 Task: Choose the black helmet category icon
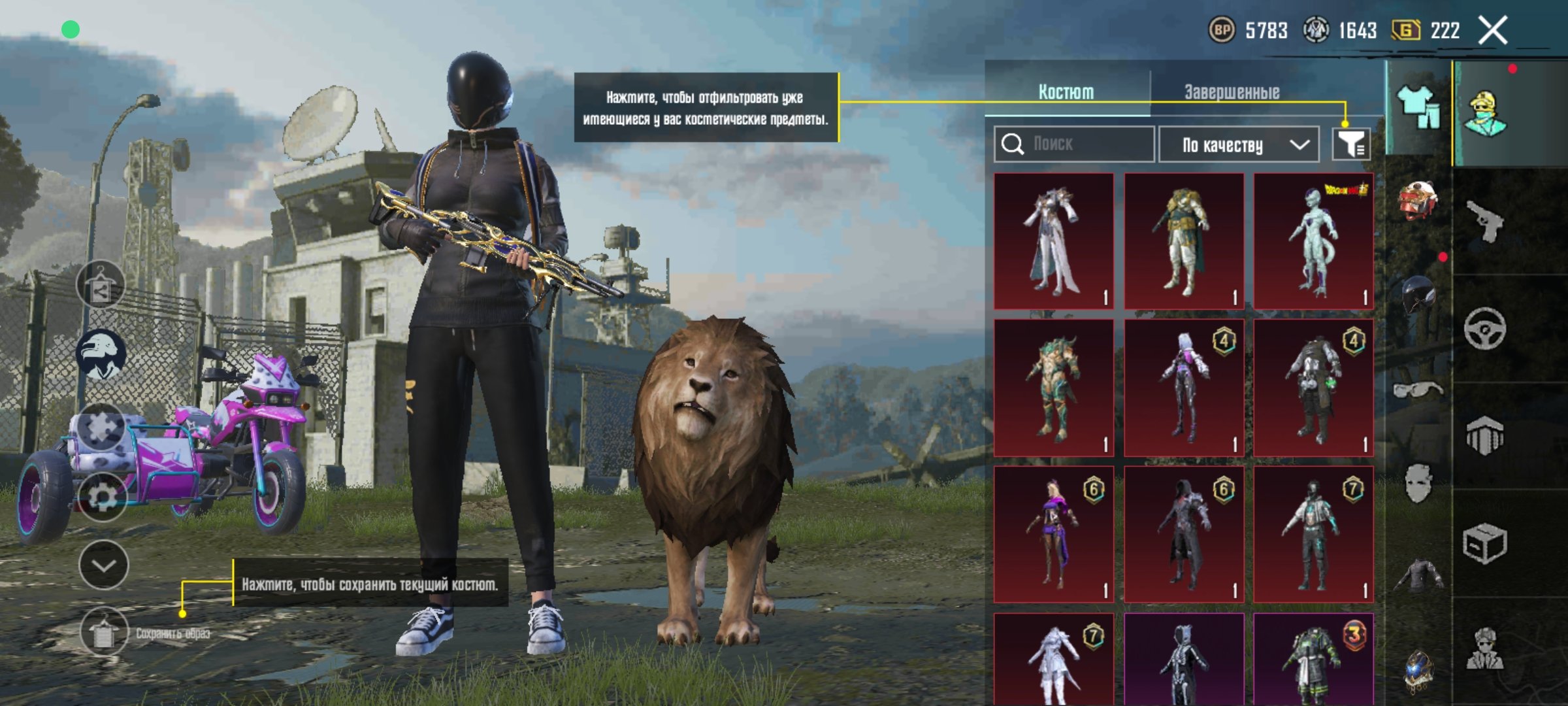pyautogui.click(x=1418, y=295)
